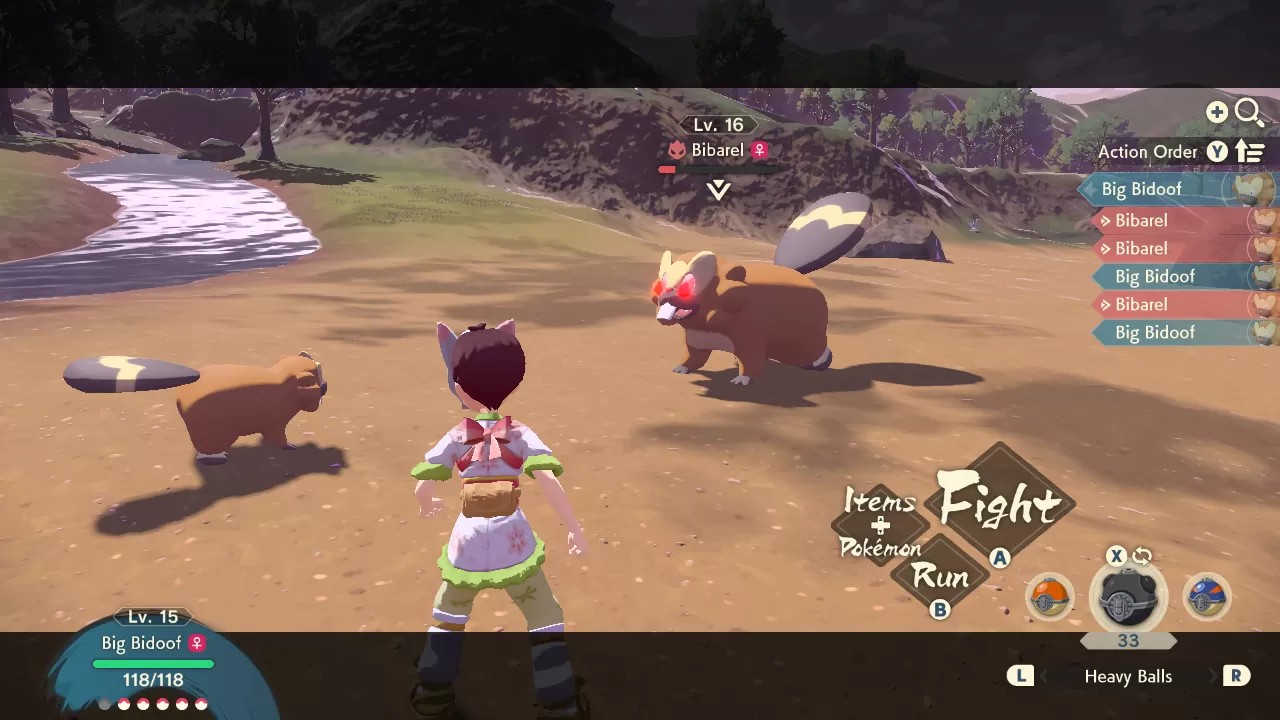Click the chevron indicator below Bibarel's health bar
Image resolution: width=1280 pixels, height=720 pixels.
pyautogui.click(x=717, y=188)
